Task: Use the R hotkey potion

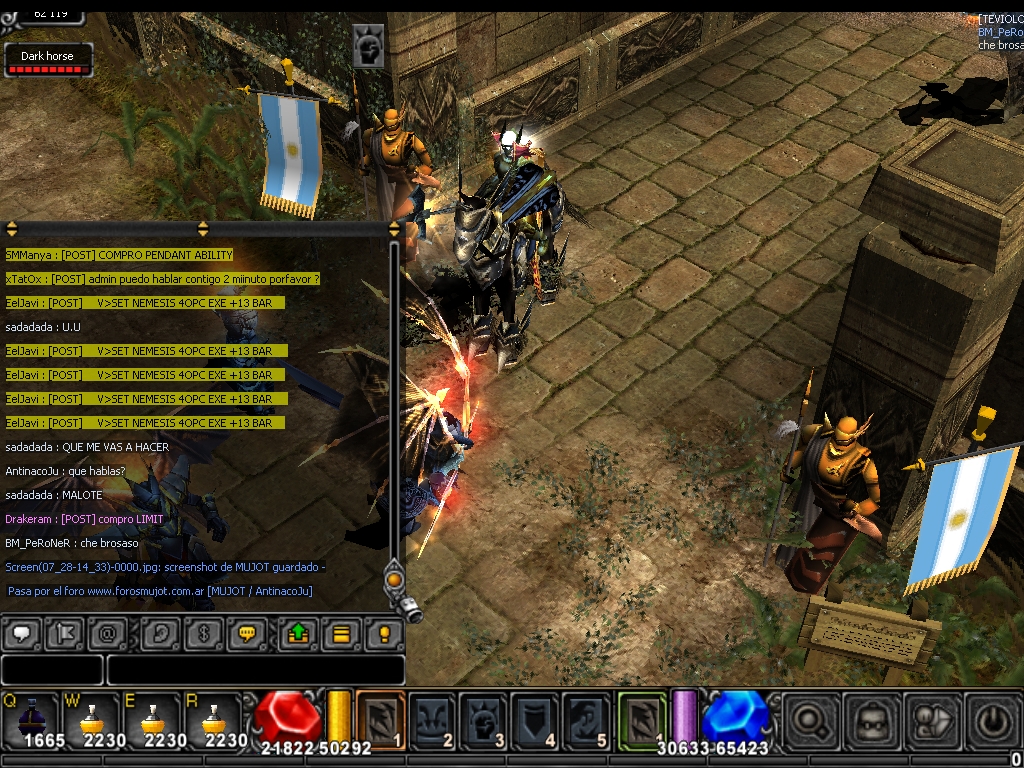Action: (214, 720)
